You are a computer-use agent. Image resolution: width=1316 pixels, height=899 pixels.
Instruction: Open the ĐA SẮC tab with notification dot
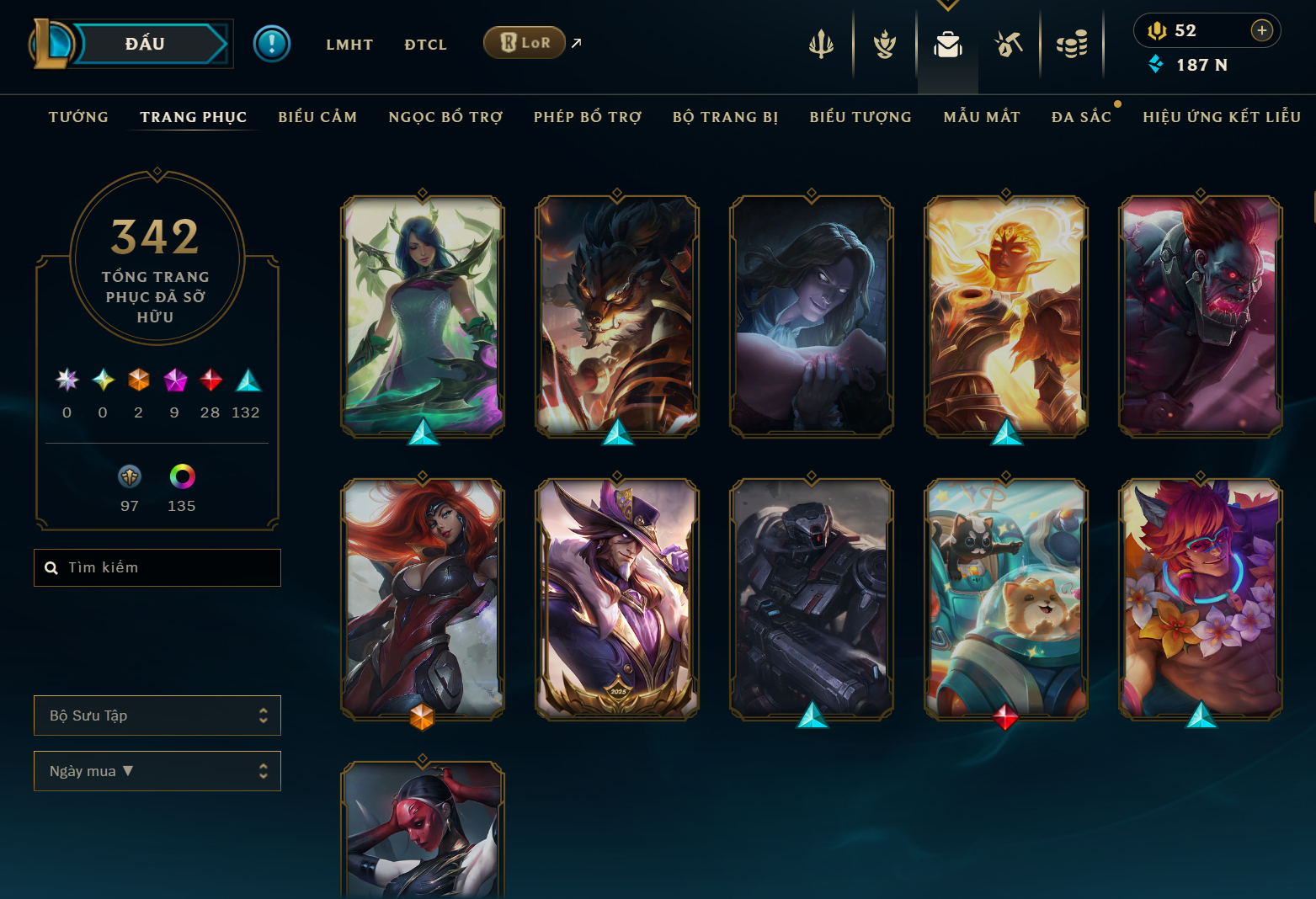(x=1082, y=117)
